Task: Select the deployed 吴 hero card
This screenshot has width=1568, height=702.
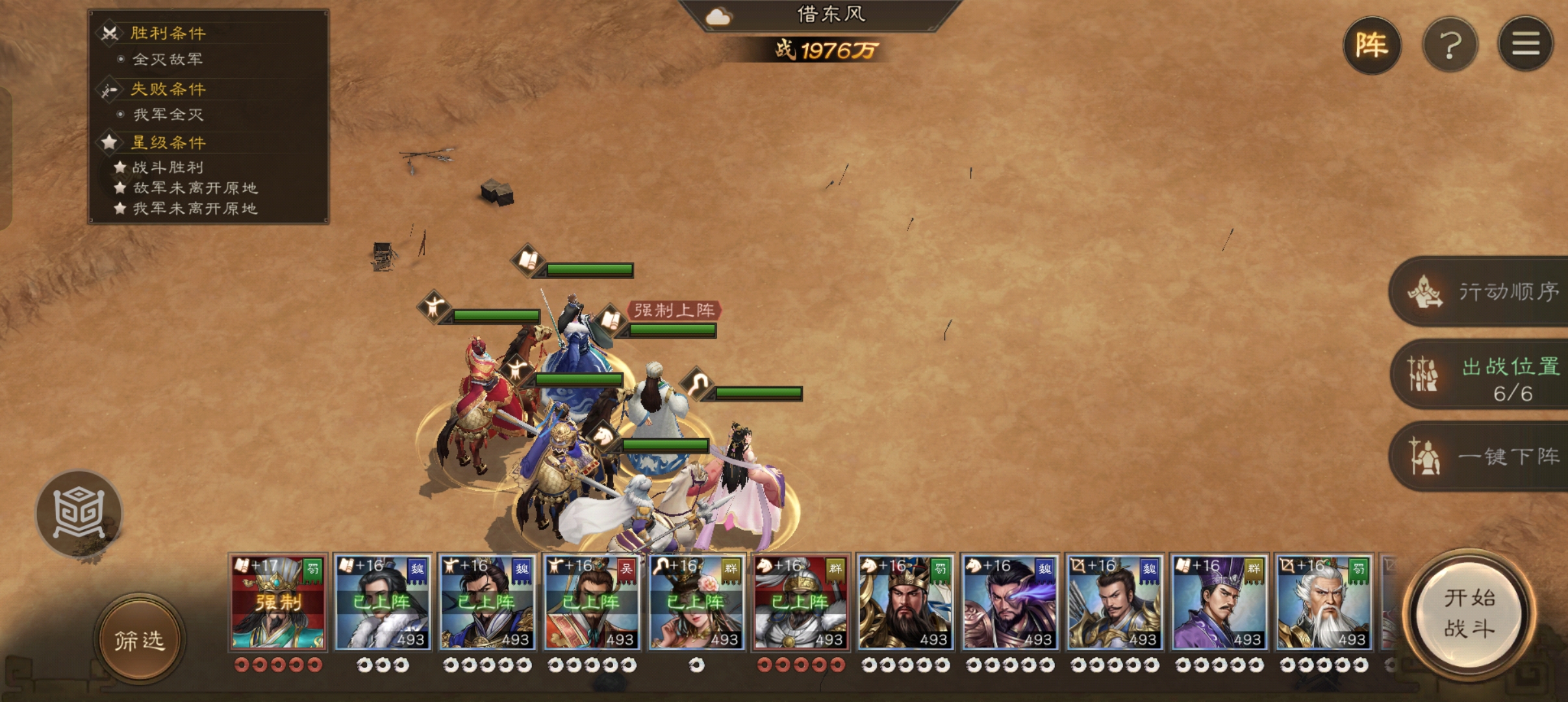Action: tap(592, 603)
